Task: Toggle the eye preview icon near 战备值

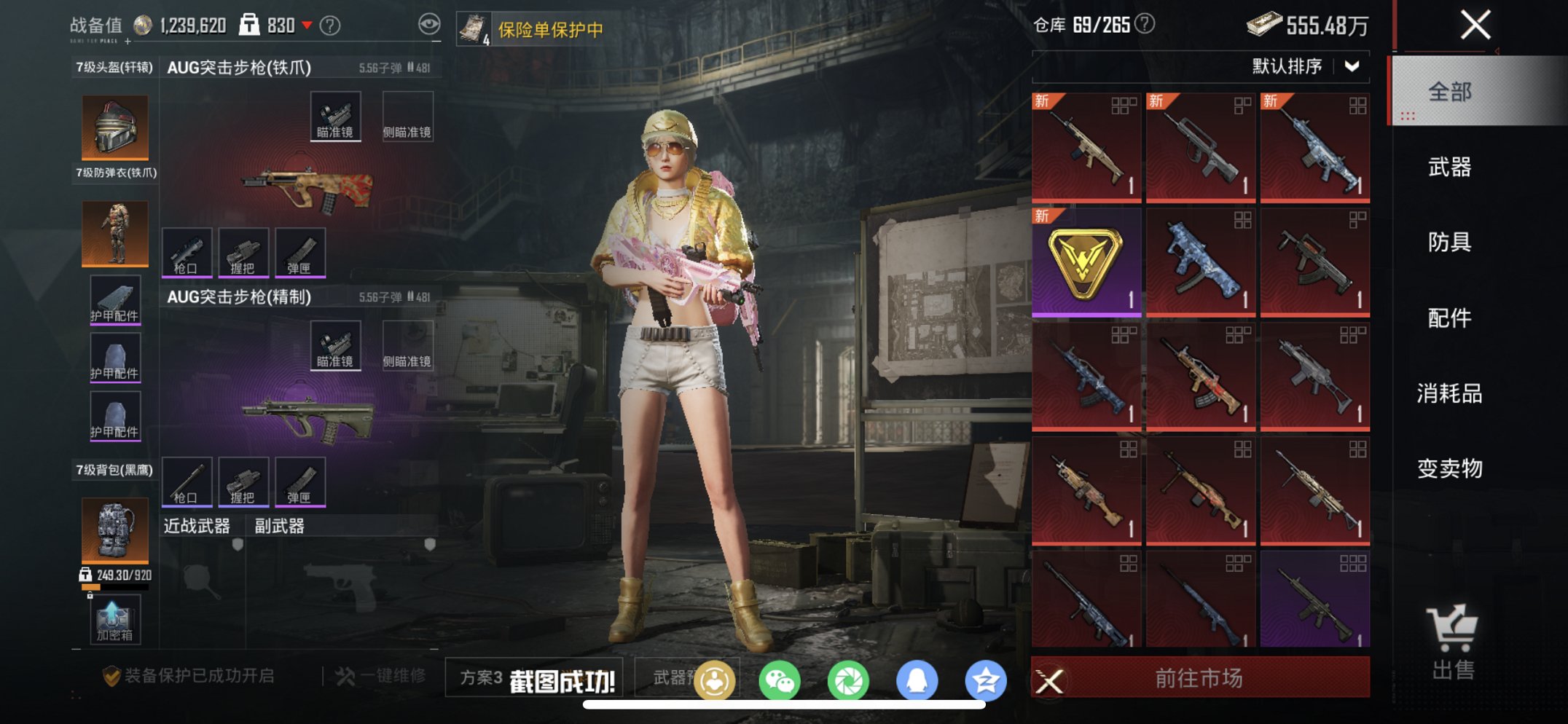Action: tap(431, 23)
